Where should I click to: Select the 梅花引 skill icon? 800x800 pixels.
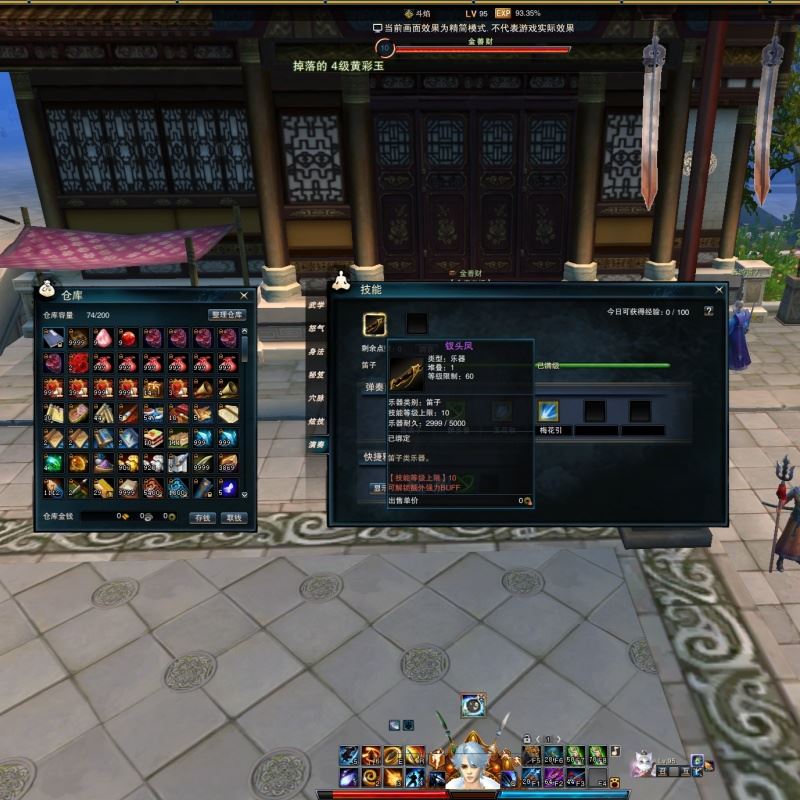point(548,410)
